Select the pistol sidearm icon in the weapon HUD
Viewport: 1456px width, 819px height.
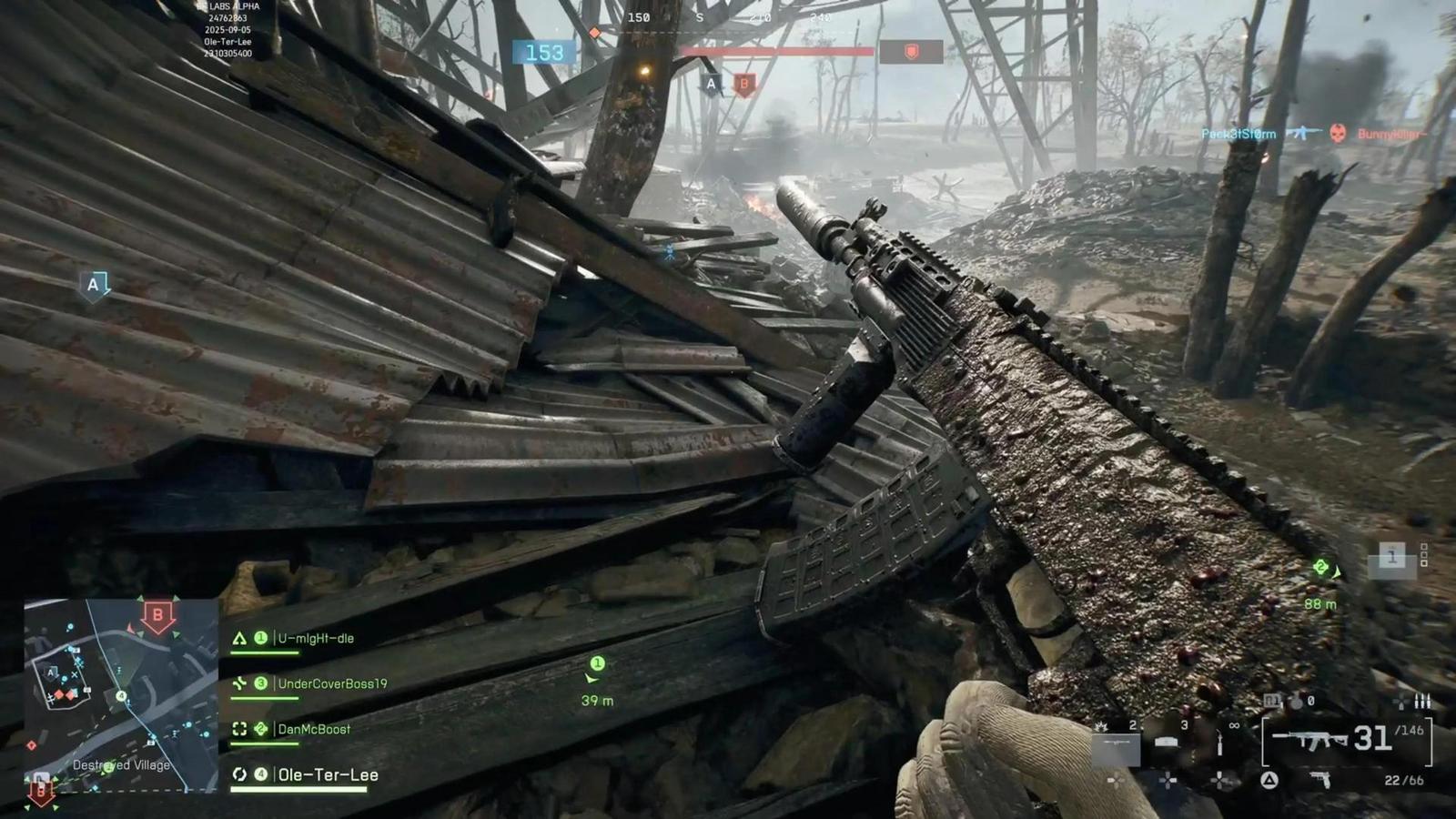(1321, 781)
